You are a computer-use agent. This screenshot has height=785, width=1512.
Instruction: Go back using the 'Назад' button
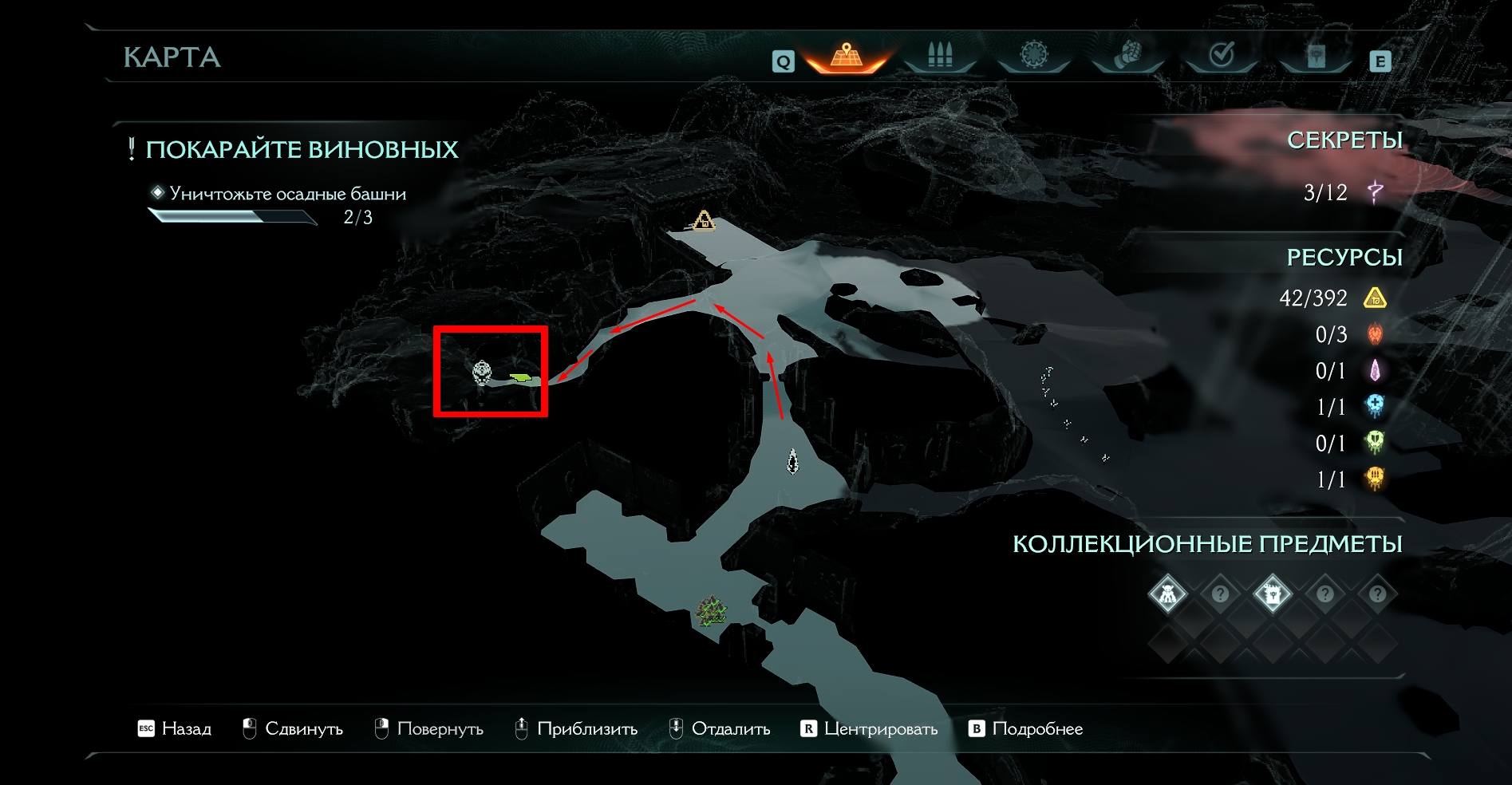click(176, 728)
